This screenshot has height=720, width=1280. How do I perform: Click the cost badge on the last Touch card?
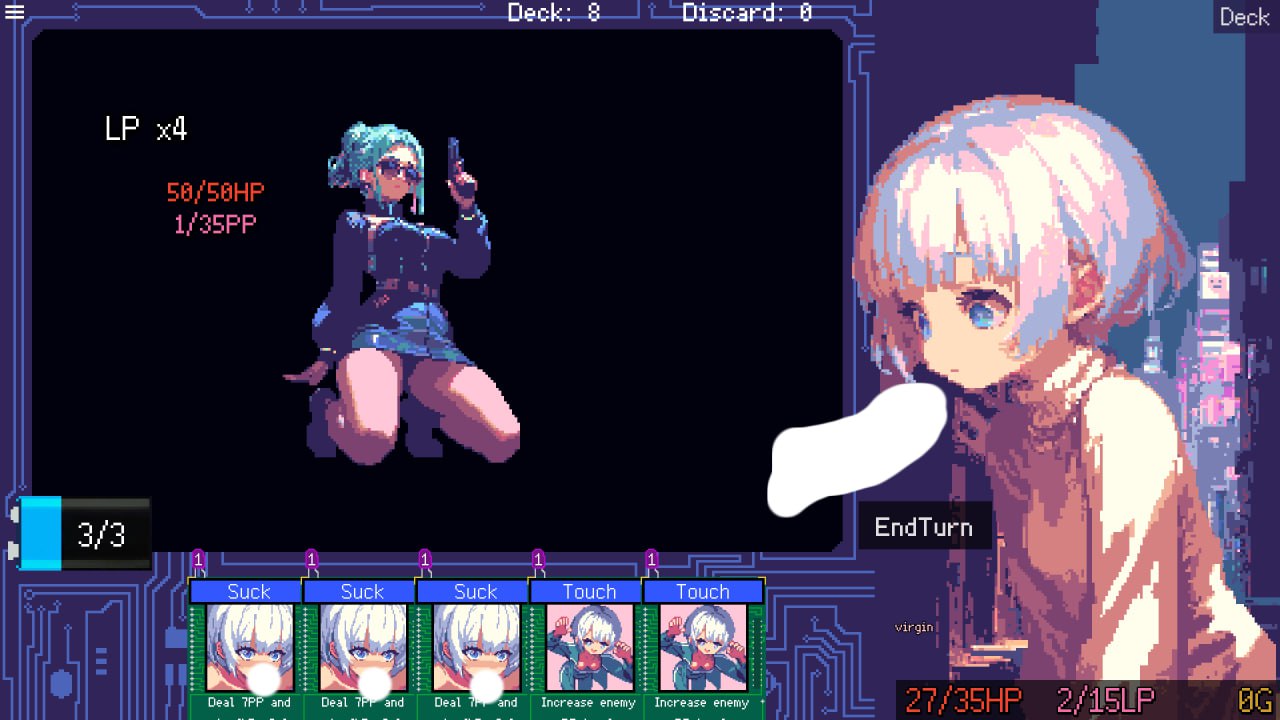(x=654, y=561)
